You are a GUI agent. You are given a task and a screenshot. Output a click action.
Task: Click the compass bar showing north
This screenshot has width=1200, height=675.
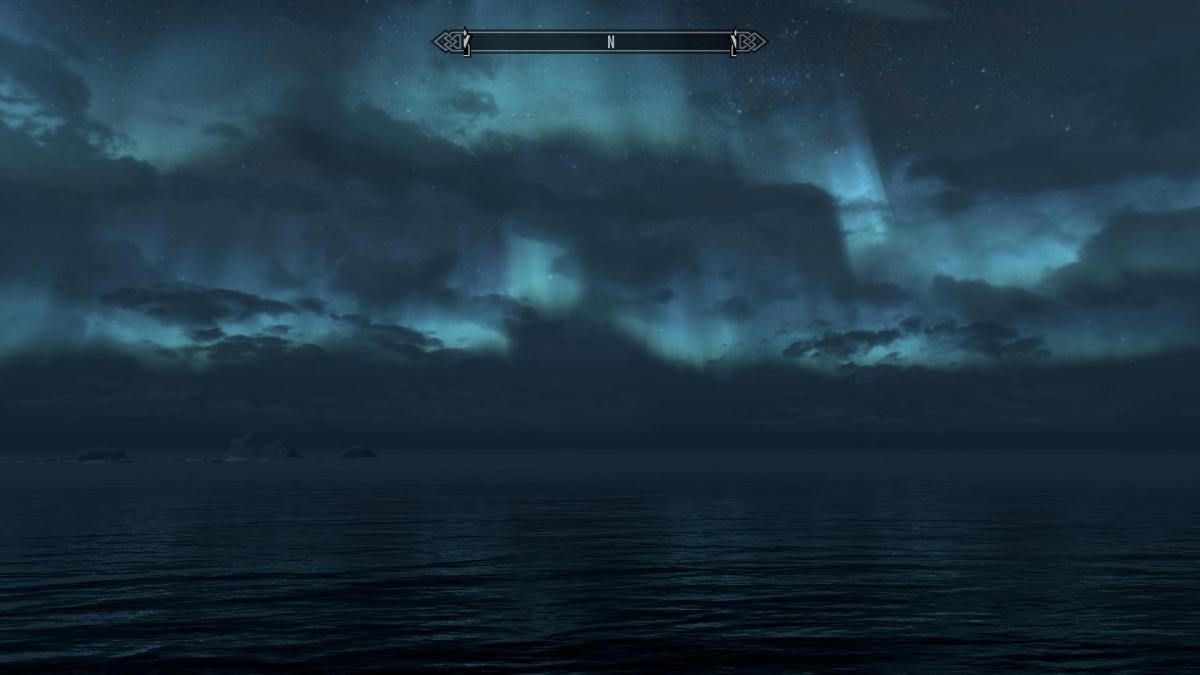(x=599, y=42)
